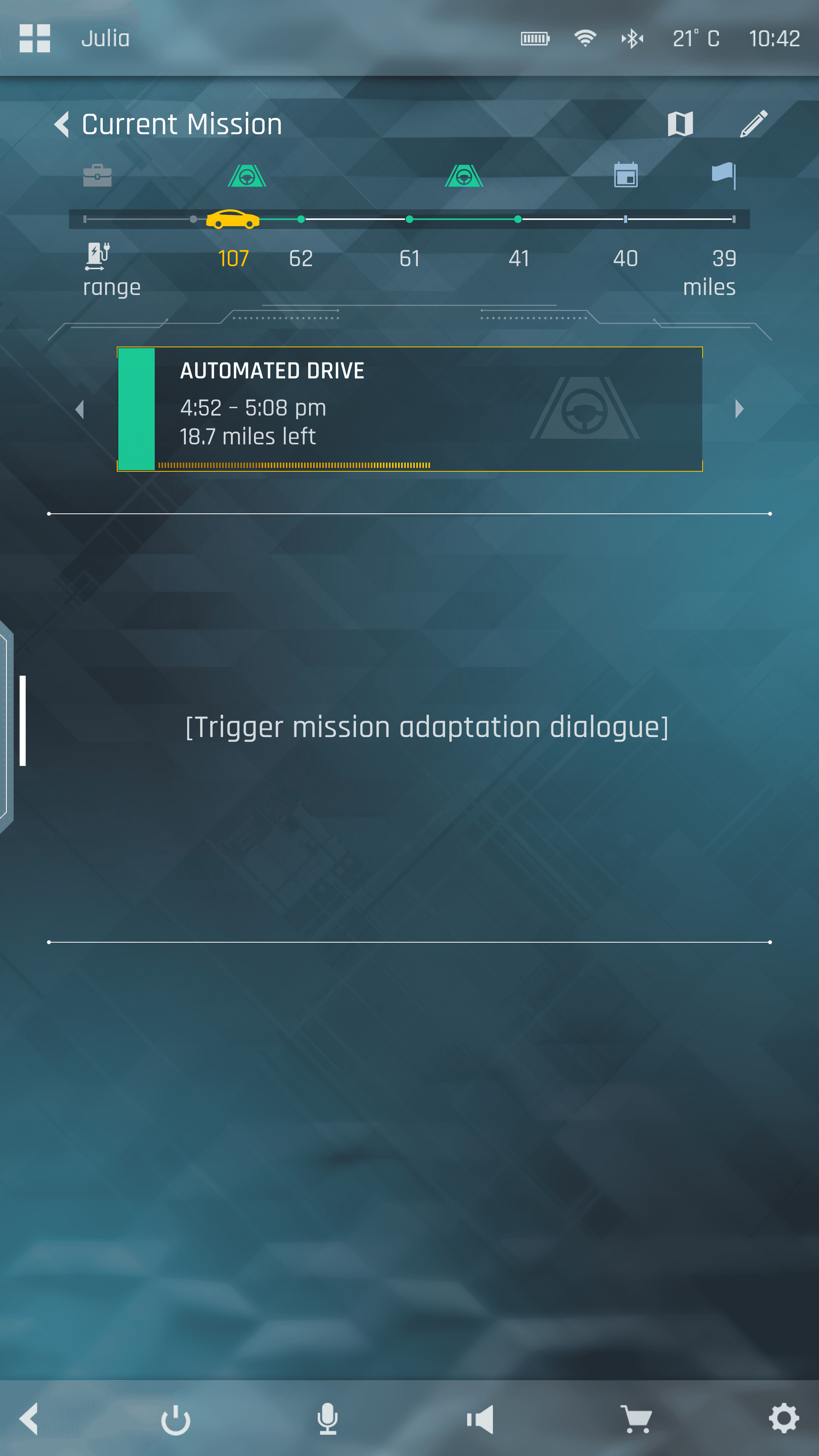Viewport: 819px width, 1456px height.
Task: Go back from Current Mission
Action: 61,124
